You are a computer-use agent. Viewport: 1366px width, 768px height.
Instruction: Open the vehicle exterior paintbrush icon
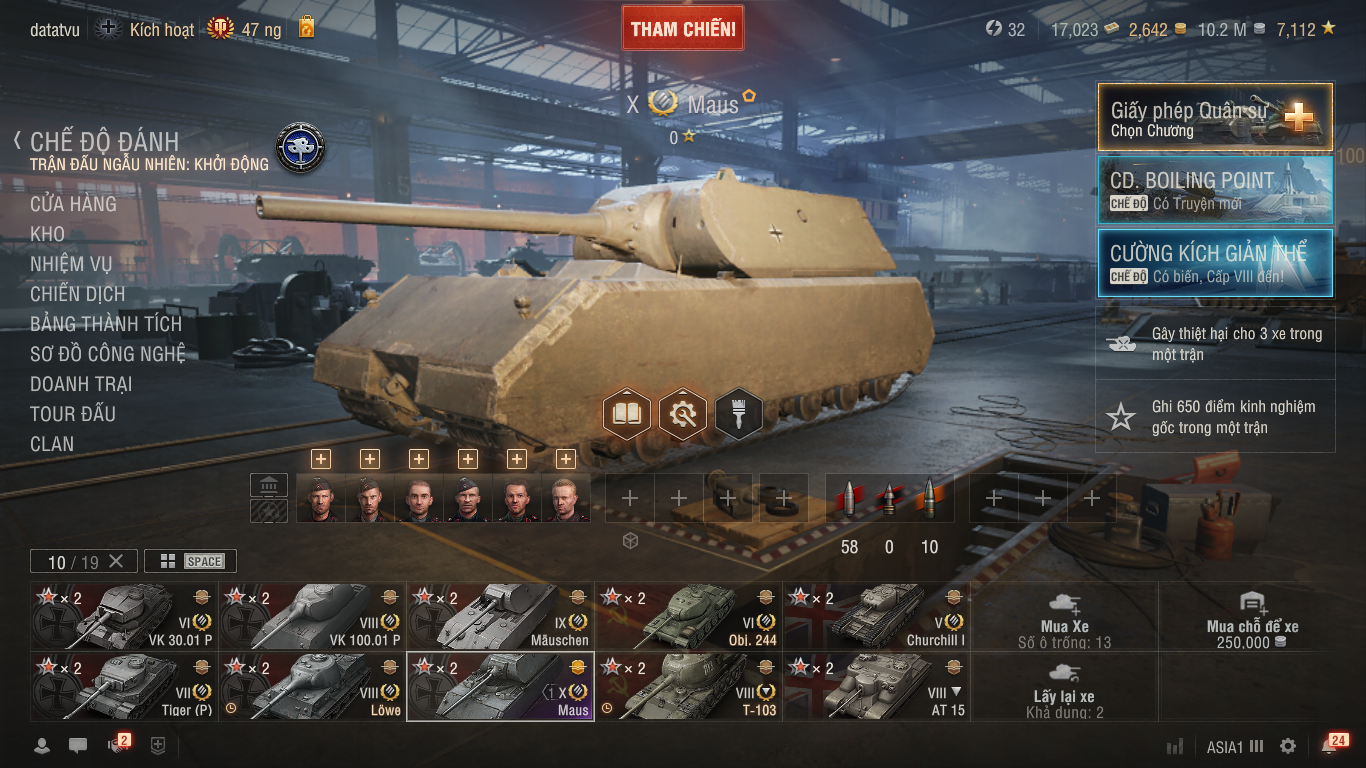pos(739,413)
